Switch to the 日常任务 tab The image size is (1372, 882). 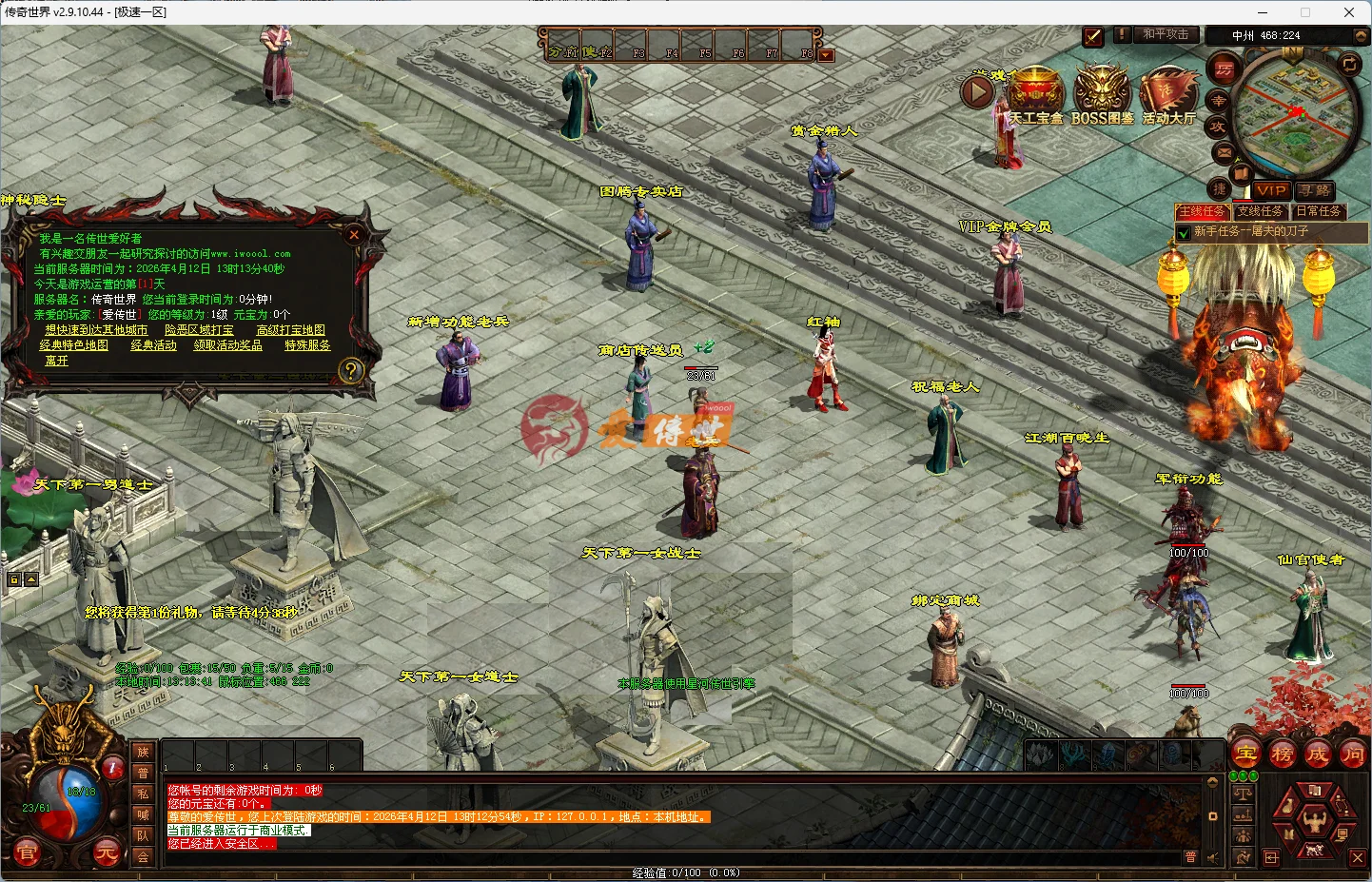click(1320, 212)
